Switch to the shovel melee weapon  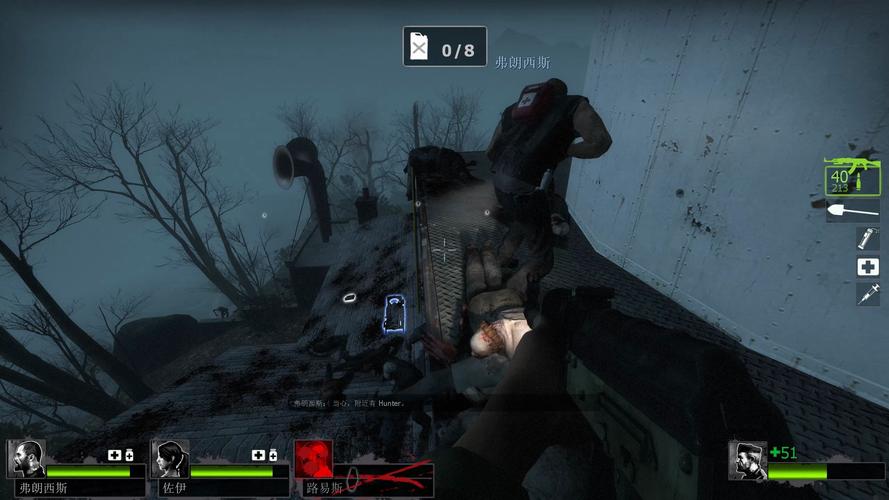(x=852, y=211)
